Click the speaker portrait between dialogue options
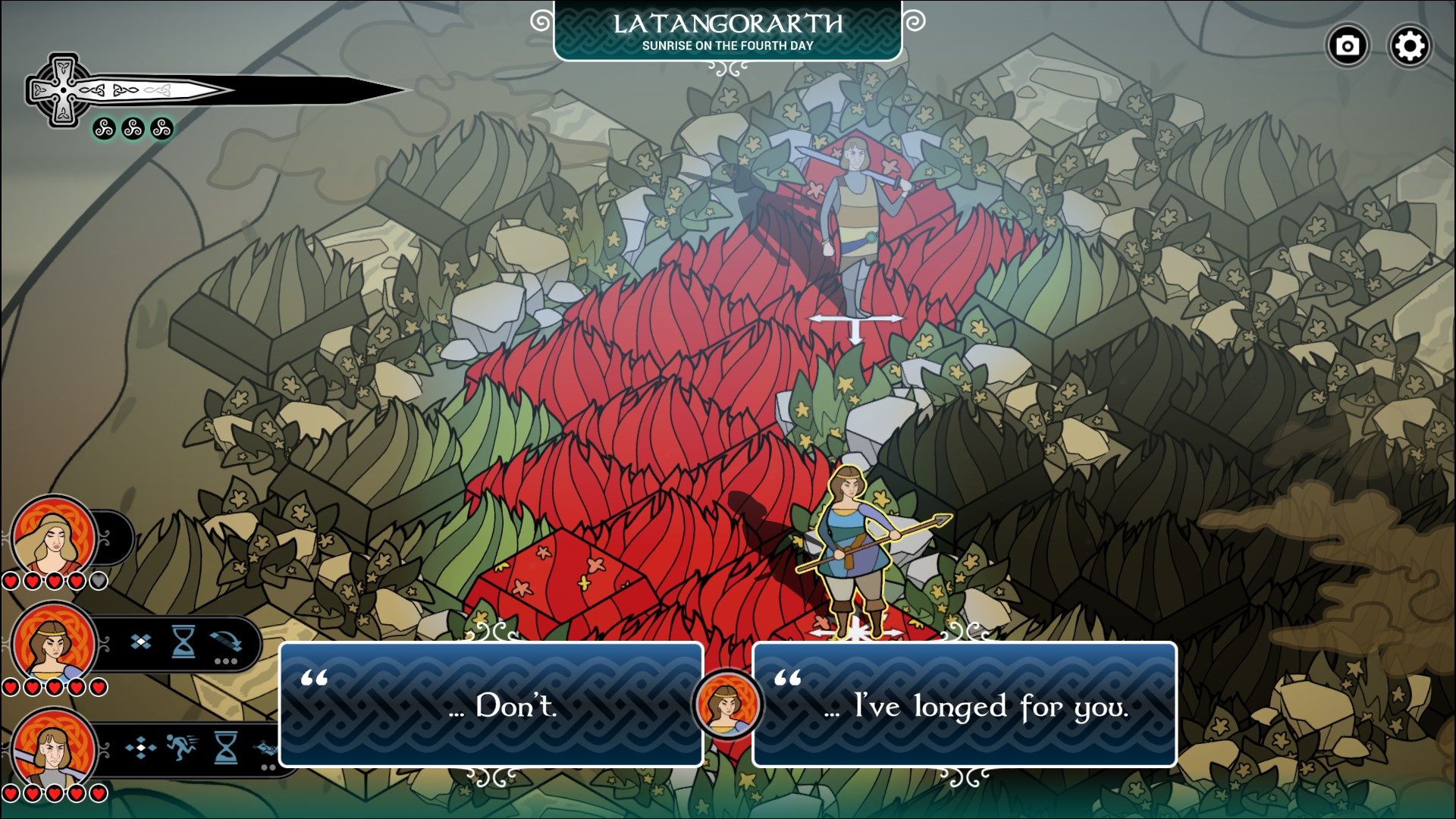Image resolution: width=1456 pixels, height=819 pixels. 727,704
